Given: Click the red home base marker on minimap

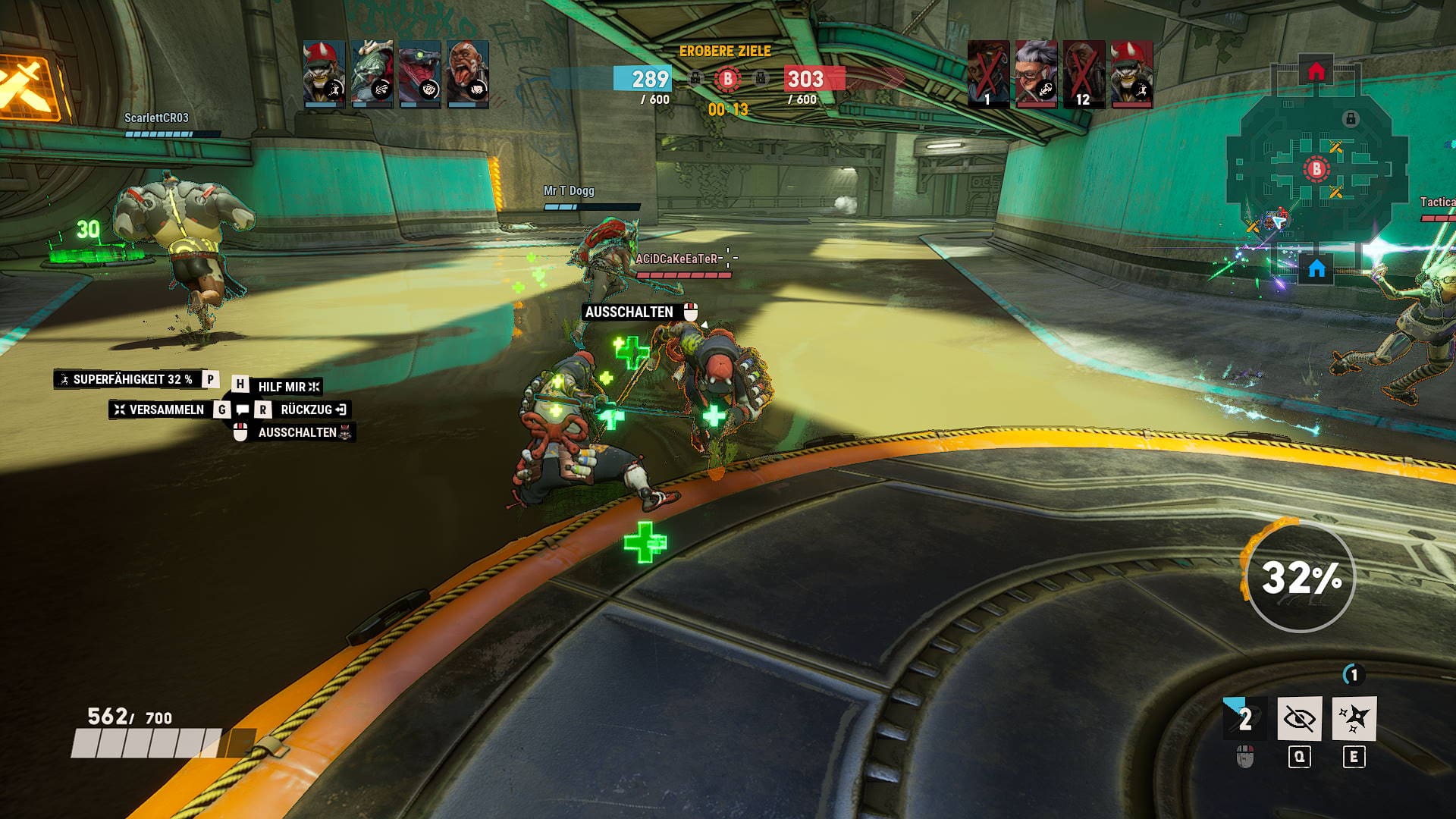Looking at the screenshot, I should (1316, 72).
